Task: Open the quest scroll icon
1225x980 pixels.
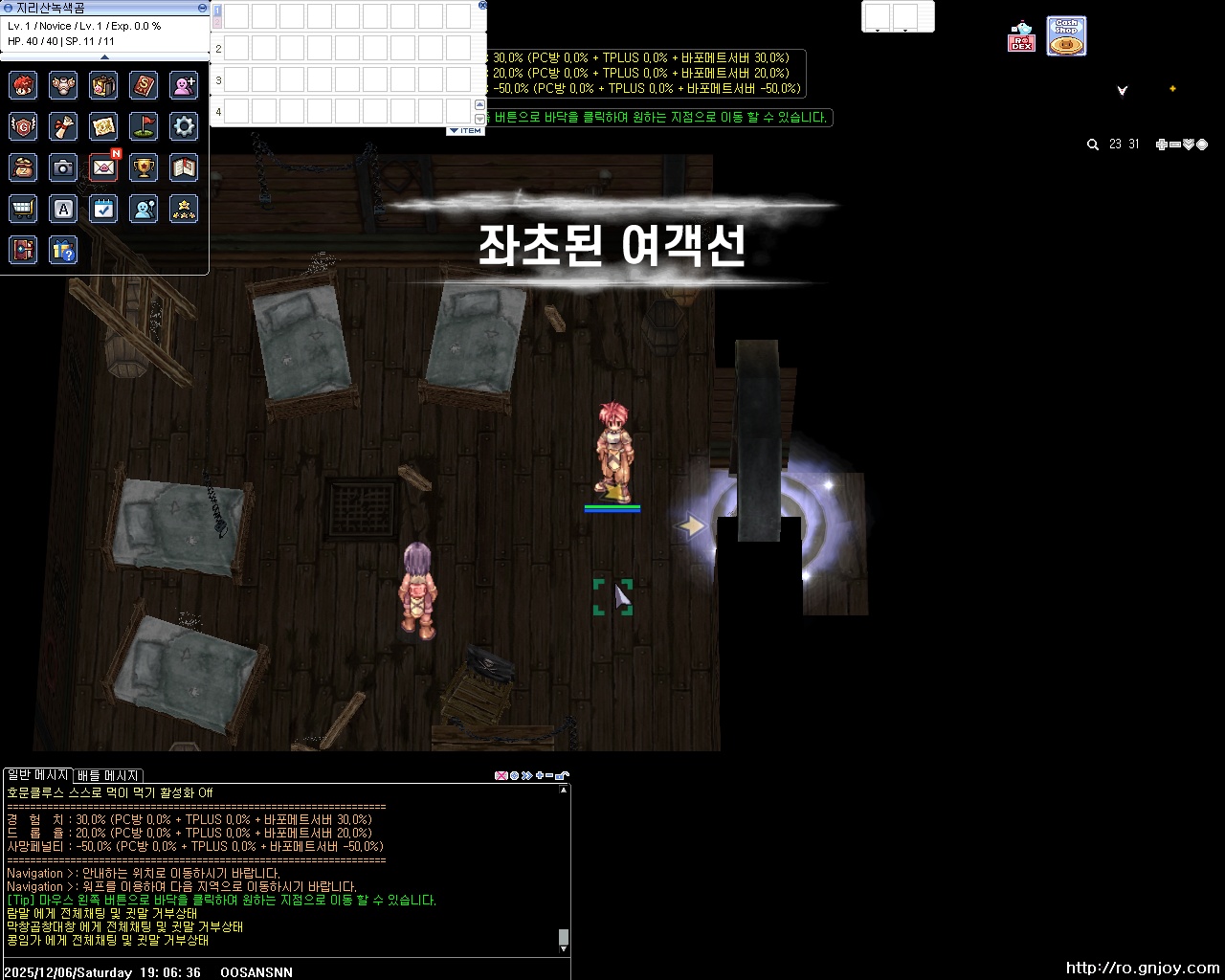Action: (63, 126)
